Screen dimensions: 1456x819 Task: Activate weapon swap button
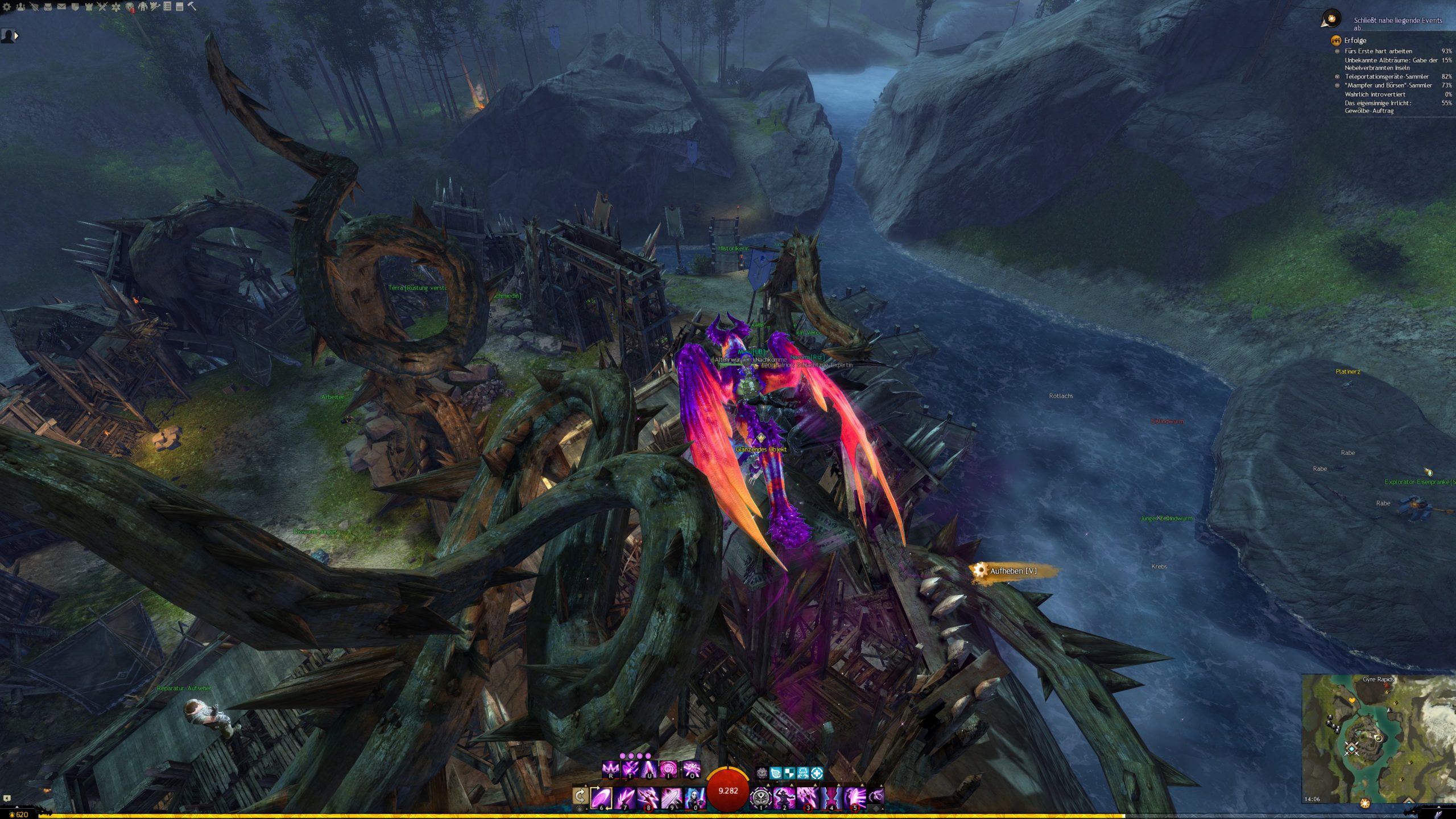(580, 796)
